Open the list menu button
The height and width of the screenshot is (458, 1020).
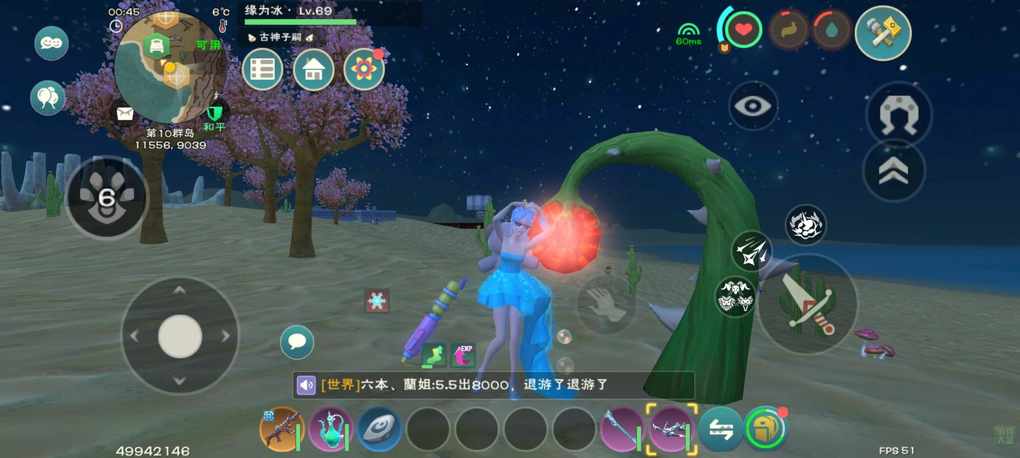(x=263, y=70)
